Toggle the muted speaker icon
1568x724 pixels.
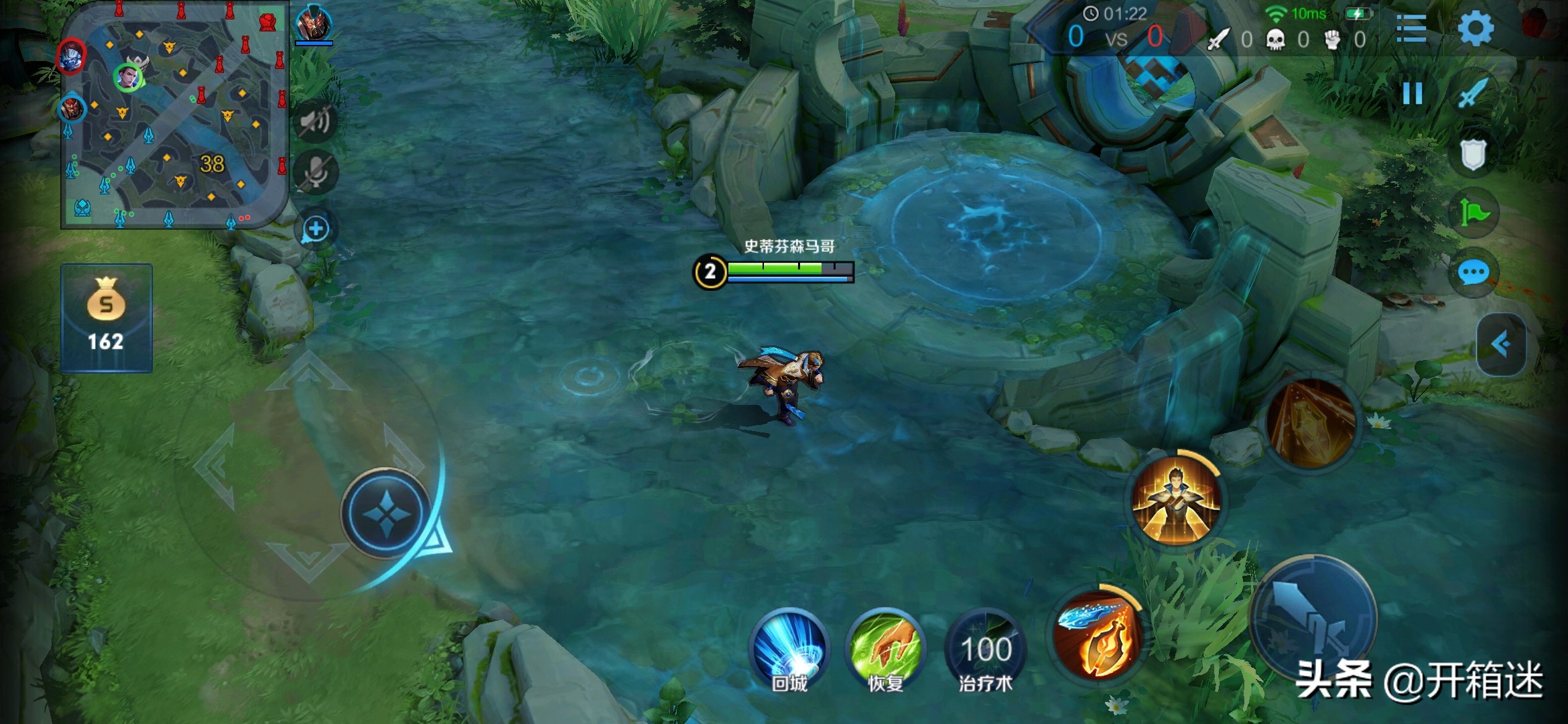pos(315,121)
